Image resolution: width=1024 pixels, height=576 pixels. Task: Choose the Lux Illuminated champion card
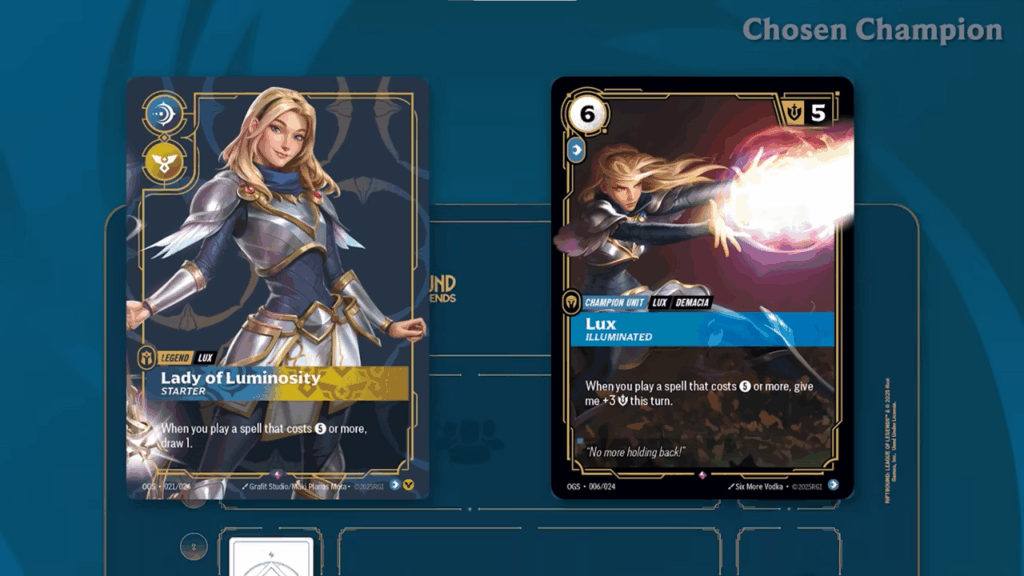(702, 287)
